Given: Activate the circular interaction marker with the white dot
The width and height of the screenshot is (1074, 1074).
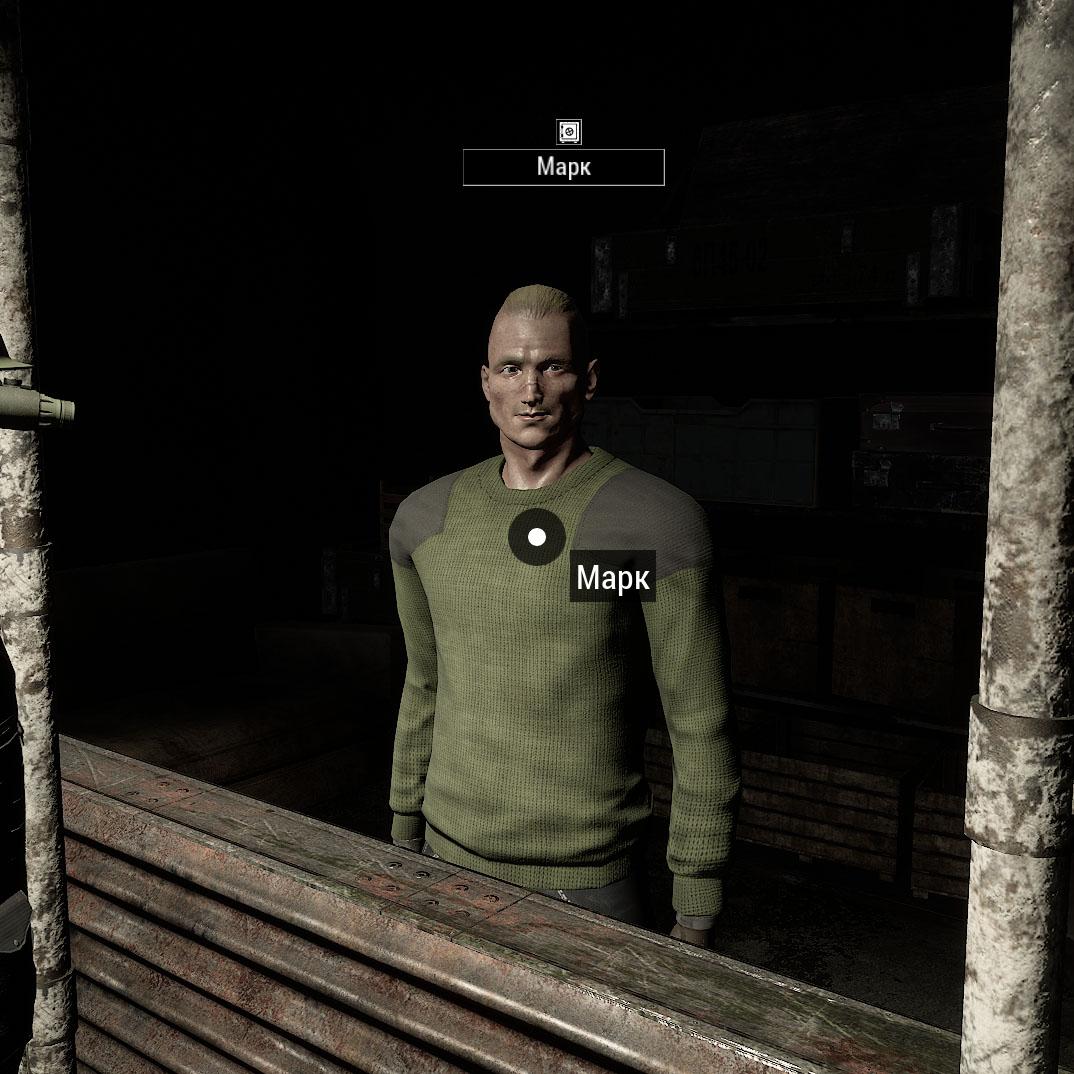Looking at the screenshot, I should point(537,537).
